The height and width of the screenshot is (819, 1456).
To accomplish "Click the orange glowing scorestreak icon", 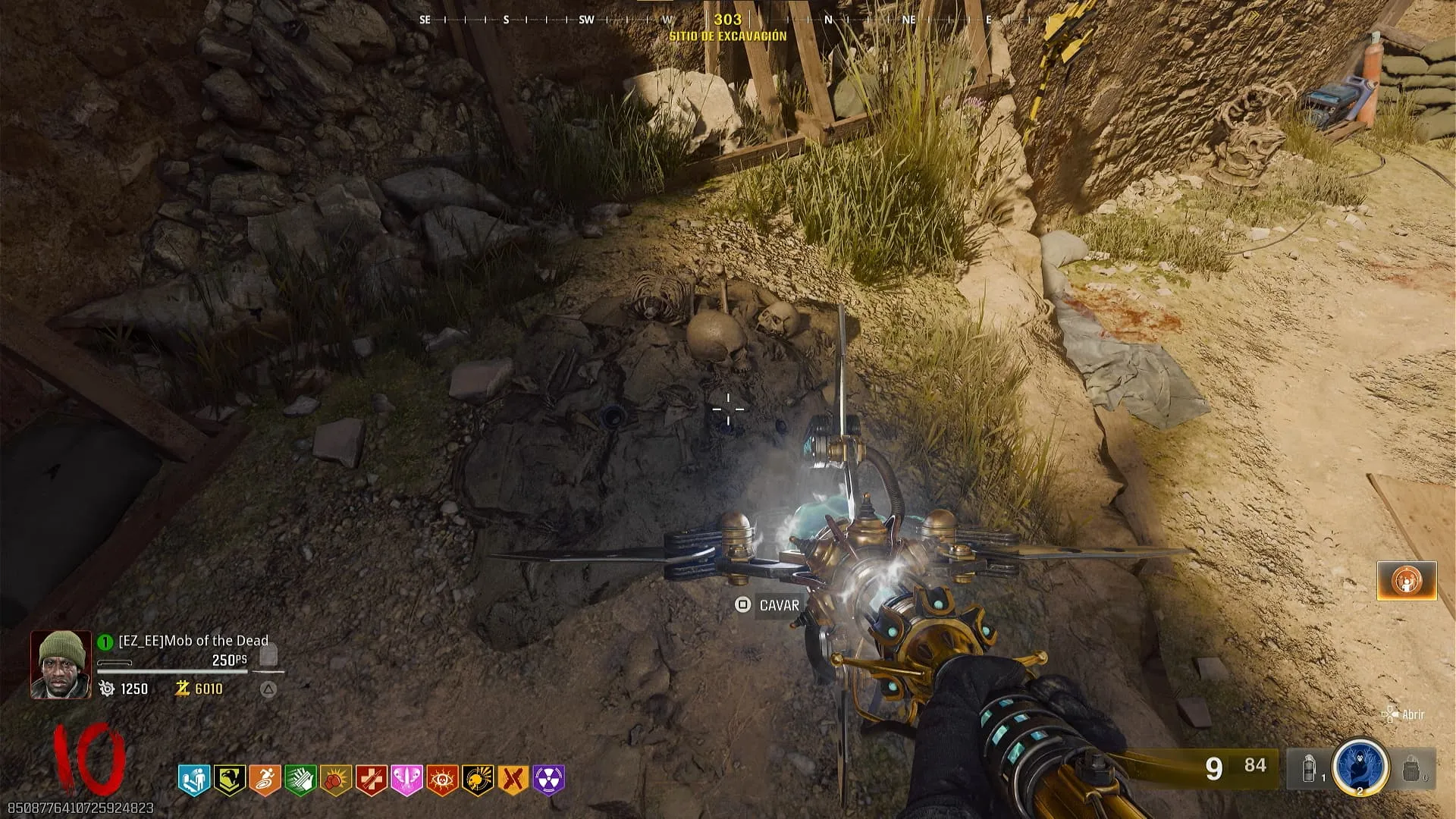I will tap(1407, 581).
